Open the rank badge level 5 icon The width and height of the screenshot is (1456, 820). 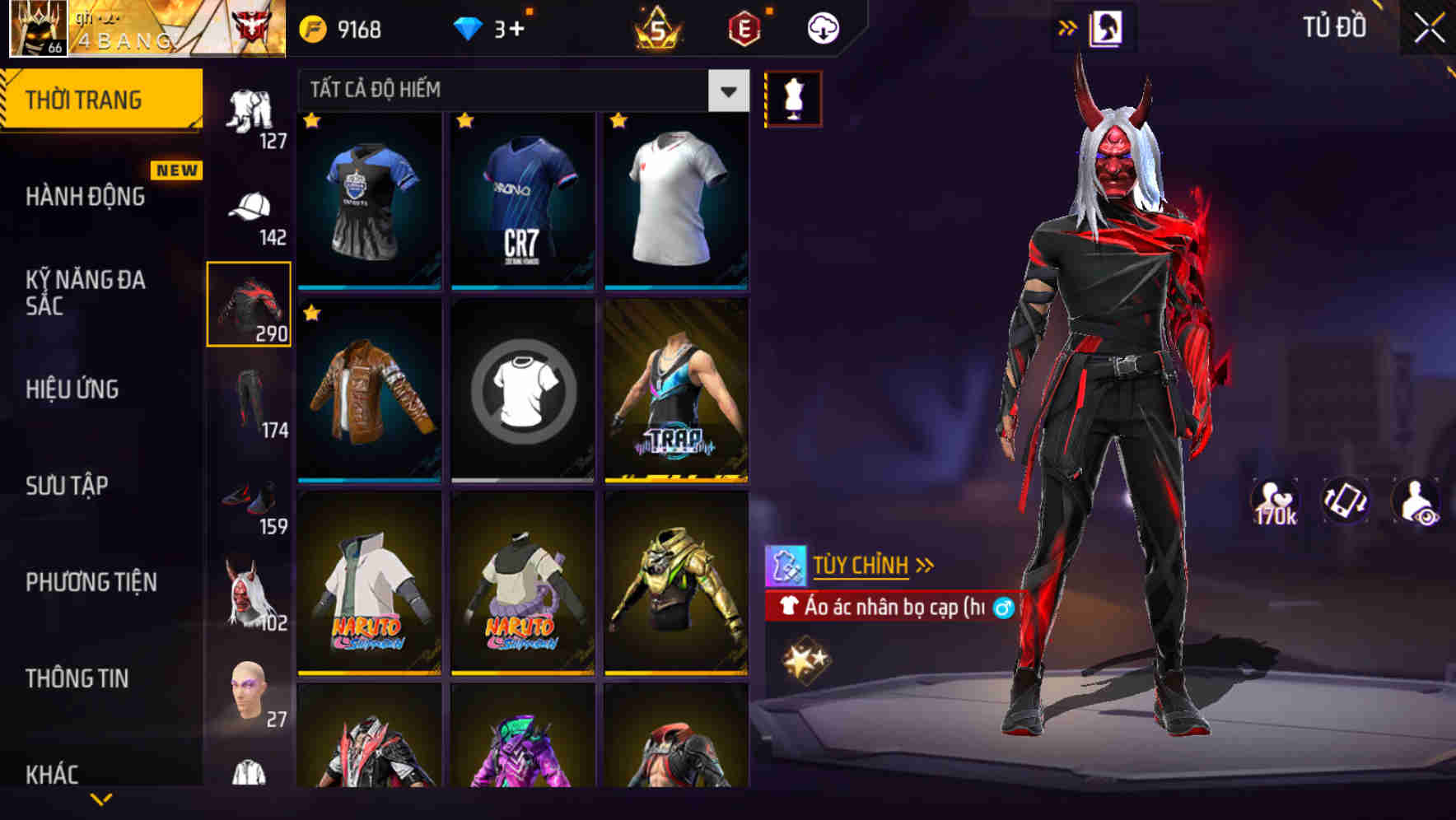tap(655, 26)
